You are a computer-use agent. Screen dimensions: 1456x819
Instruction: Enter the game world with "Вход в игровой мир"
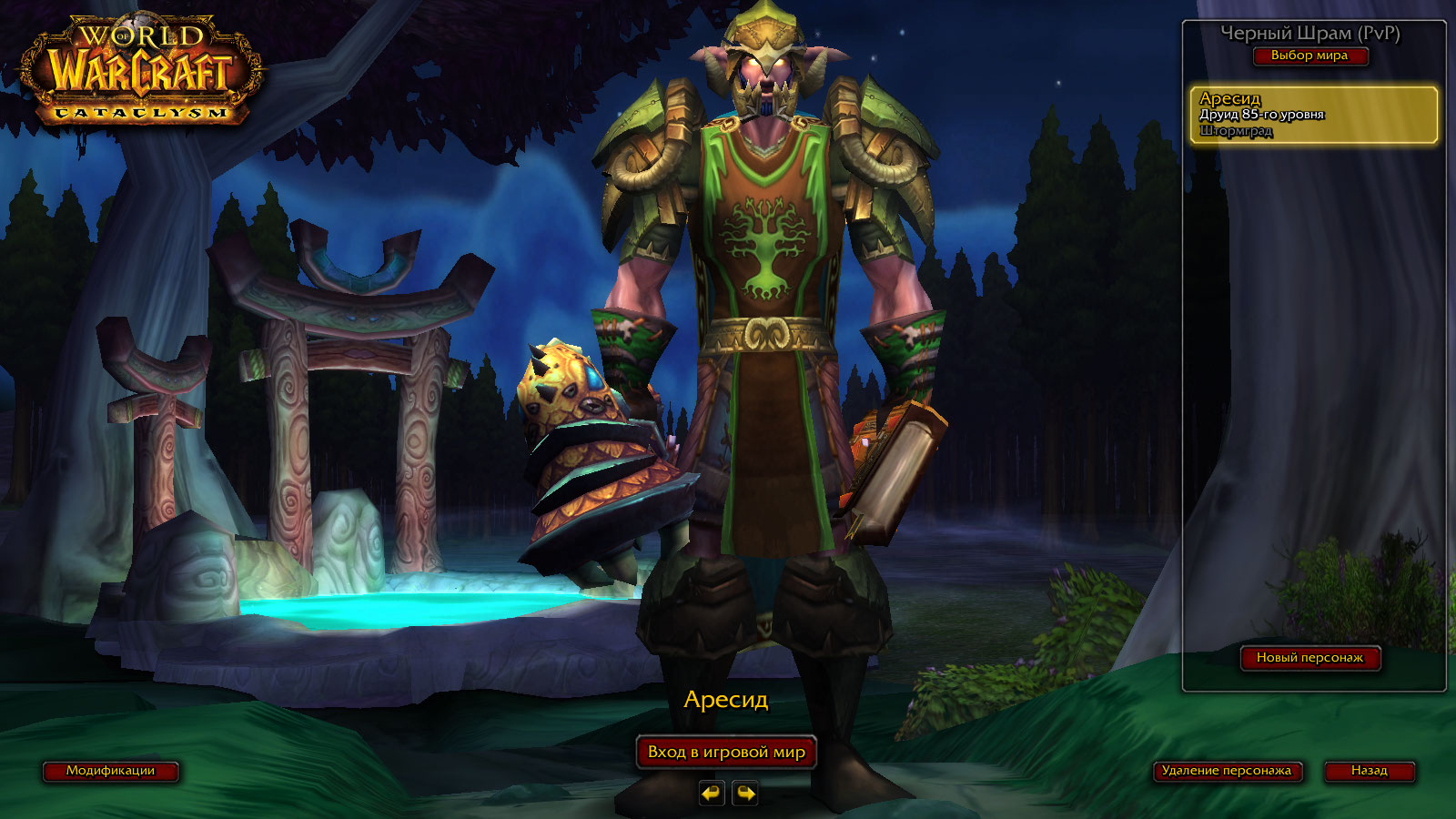click(726, 753)
